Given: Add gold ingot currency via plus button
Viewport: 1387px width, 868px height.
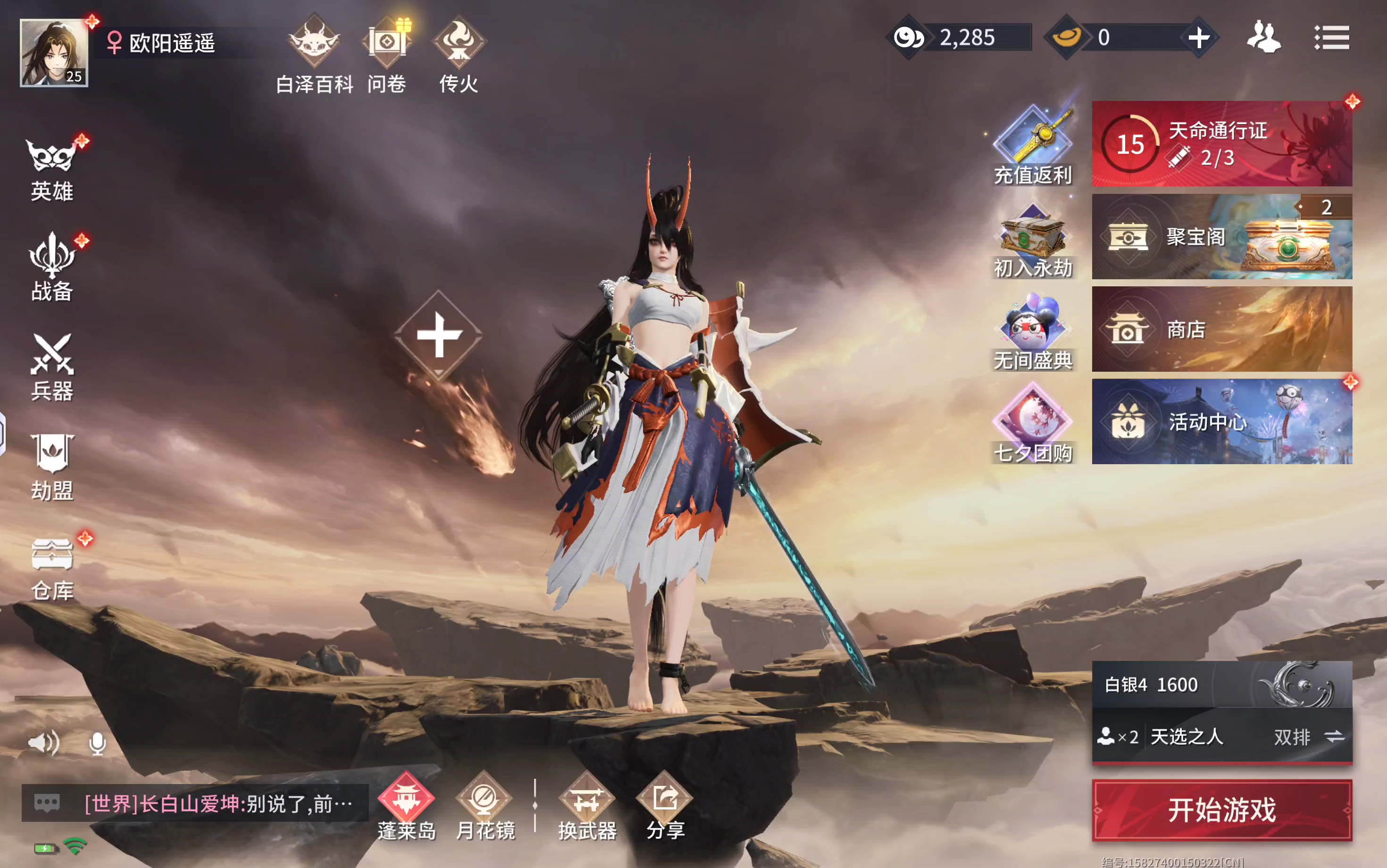Looking at the screenshot, I should 1199,38.
